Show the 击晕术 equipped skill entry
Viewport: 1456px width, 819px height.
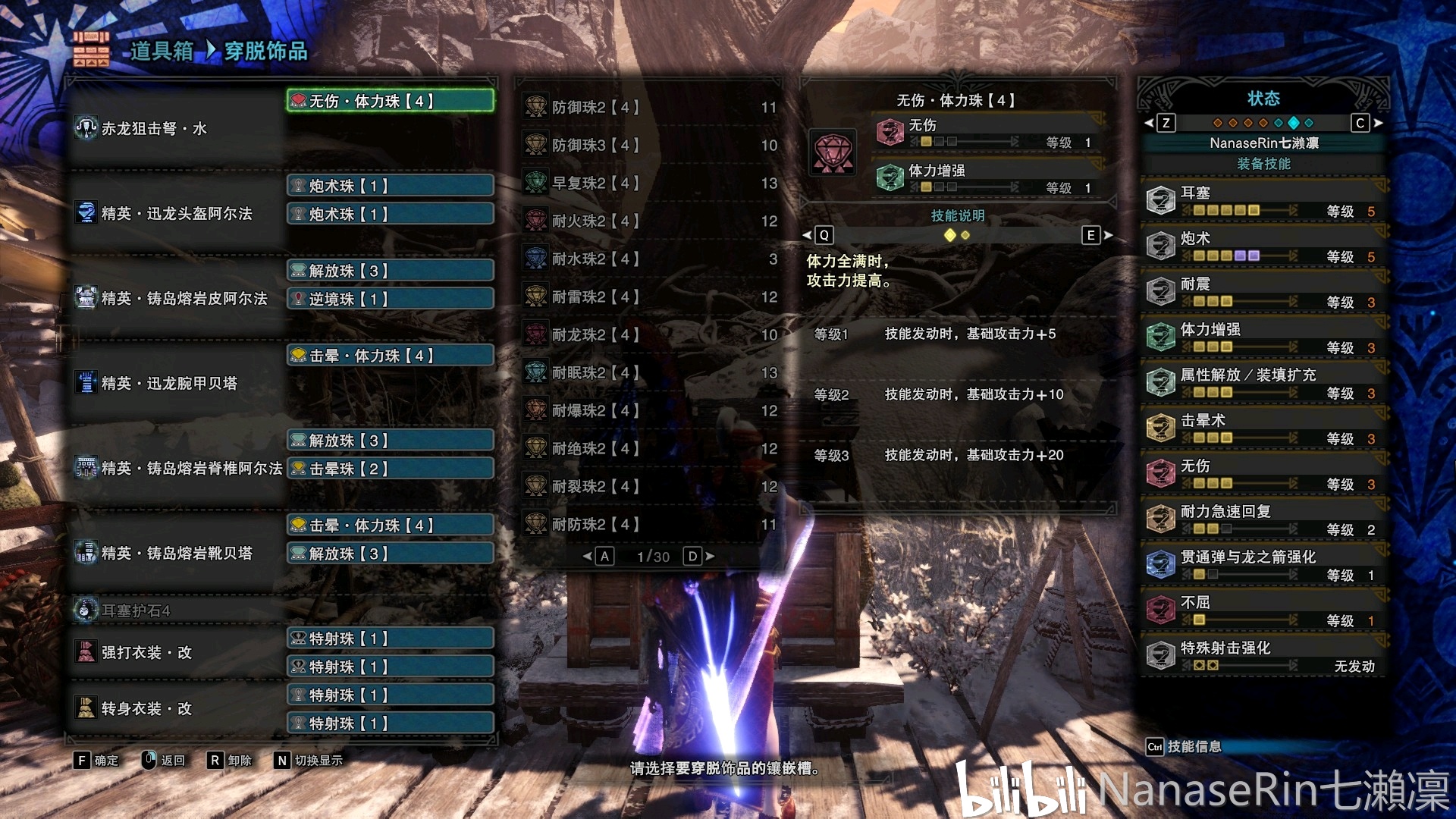click(1263, 428)
